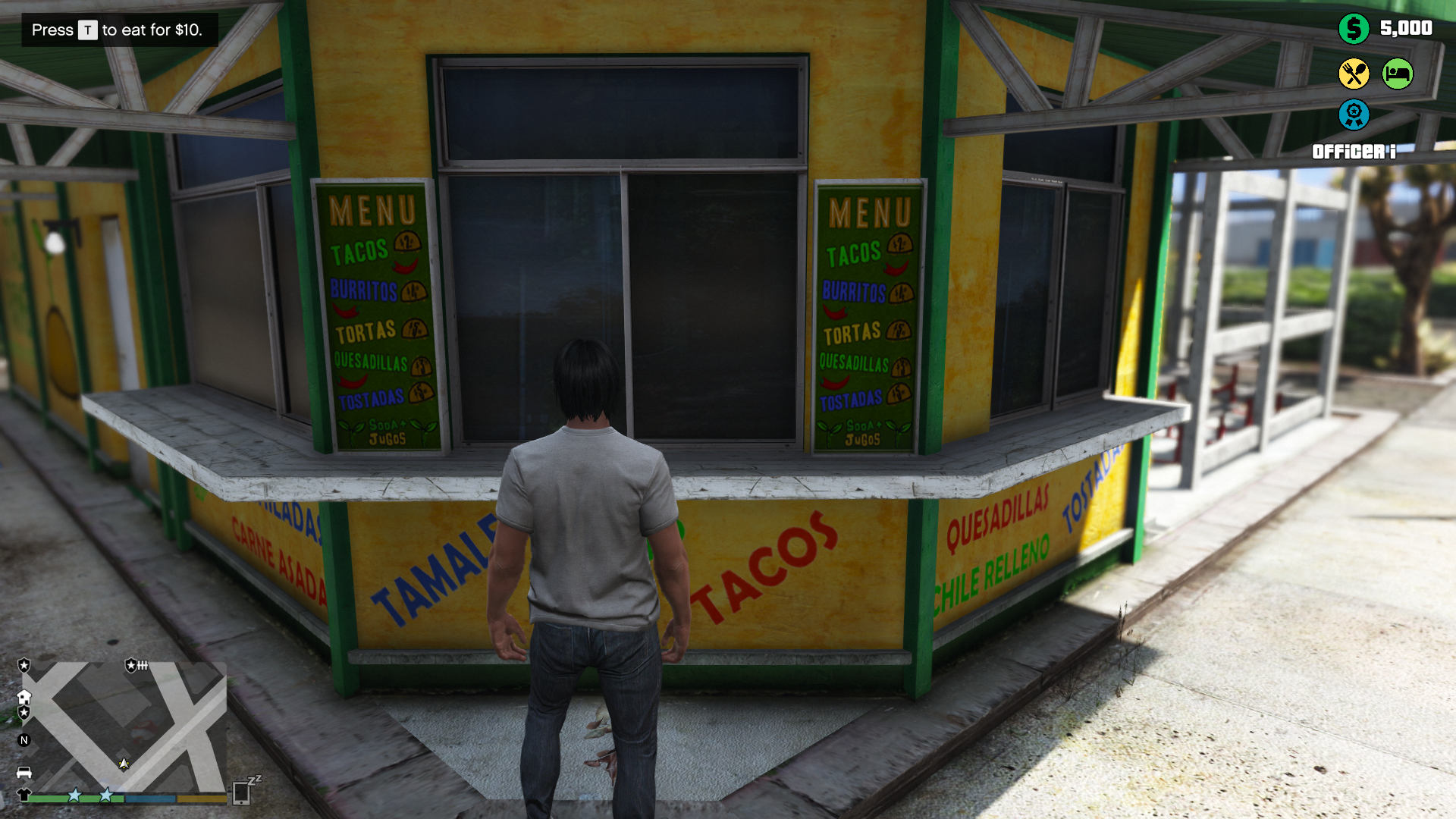Click the sleeping phone icon

[x=243, y=791]
